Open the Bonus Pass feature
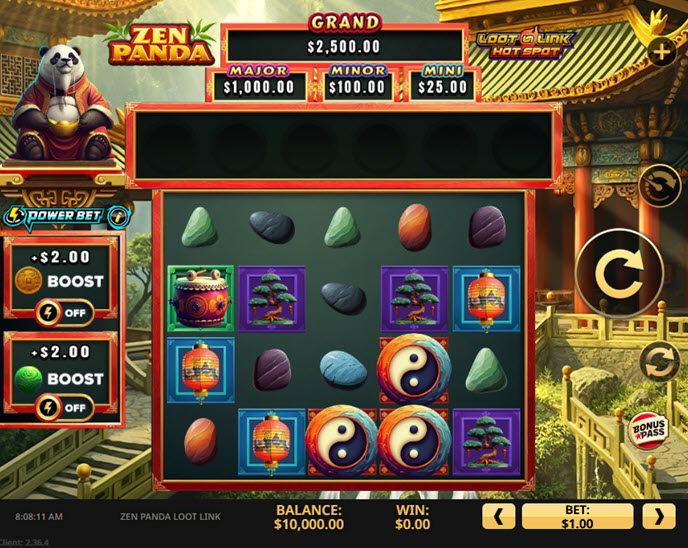This screenshot has height=548, width=688. [648, 430]
